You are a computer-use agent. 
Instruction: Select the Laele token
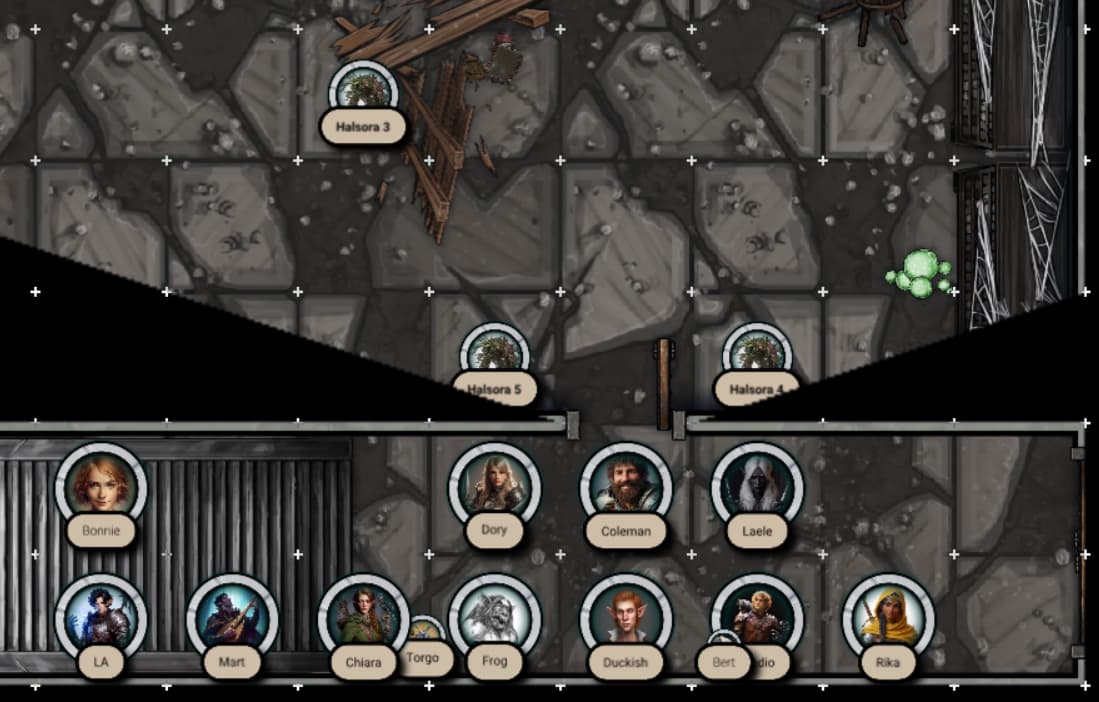757,486
